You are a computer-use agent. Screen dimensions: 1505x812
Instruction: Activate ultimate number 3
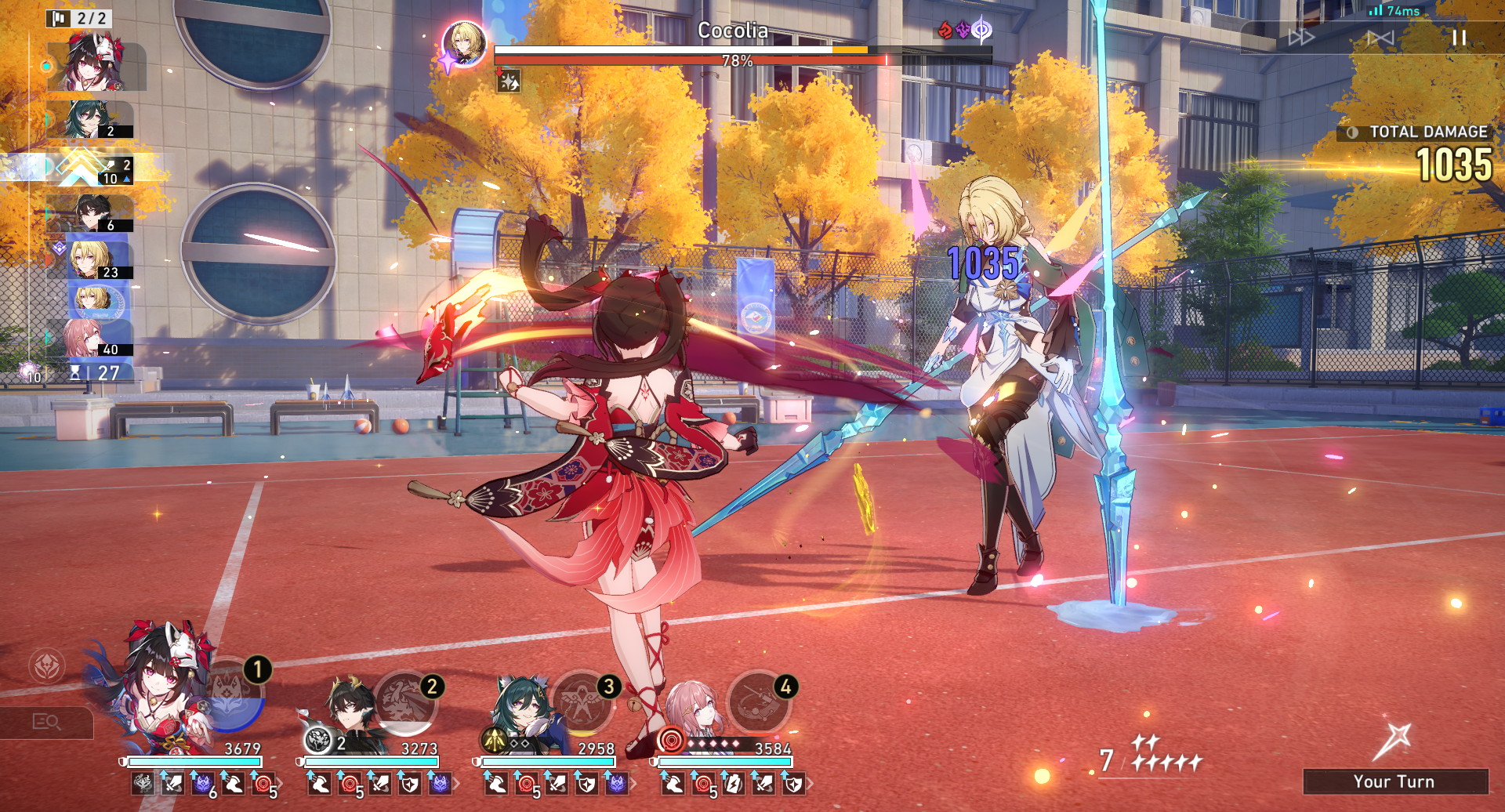(582, 701)
